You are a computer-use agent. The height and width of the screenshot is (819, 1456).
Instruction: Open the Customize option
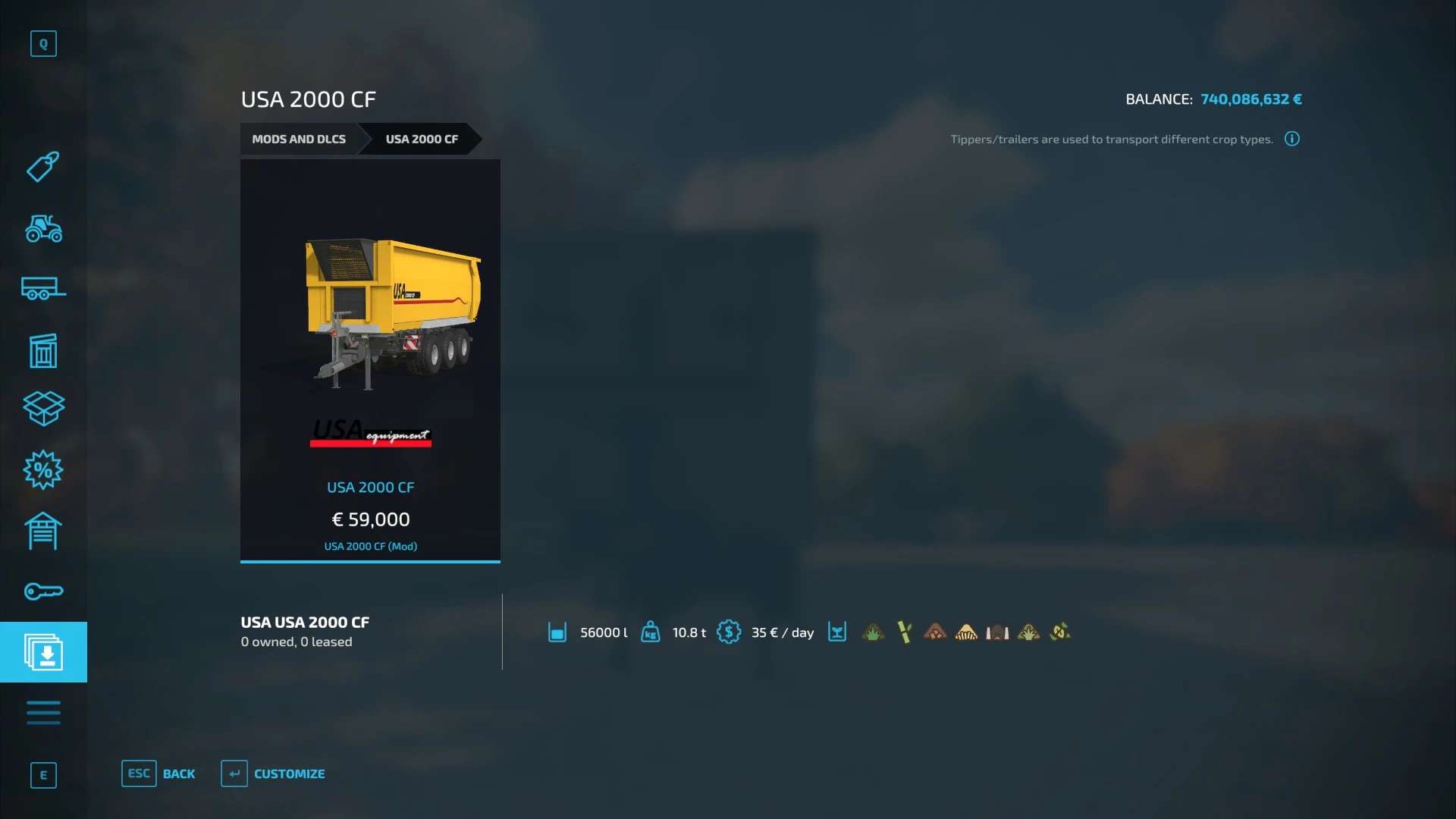(x=273, y=773)
